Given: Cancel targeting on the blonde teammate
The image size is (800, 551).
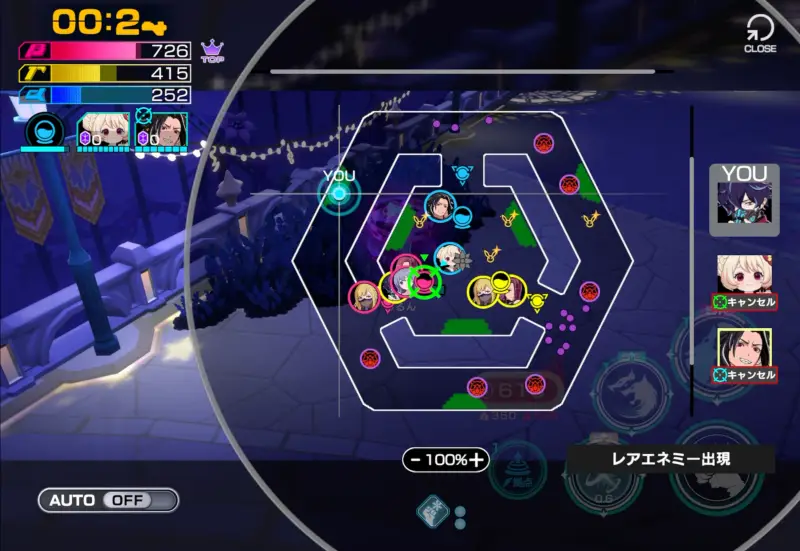Looking at the screenshot, I should coord(744,300).
